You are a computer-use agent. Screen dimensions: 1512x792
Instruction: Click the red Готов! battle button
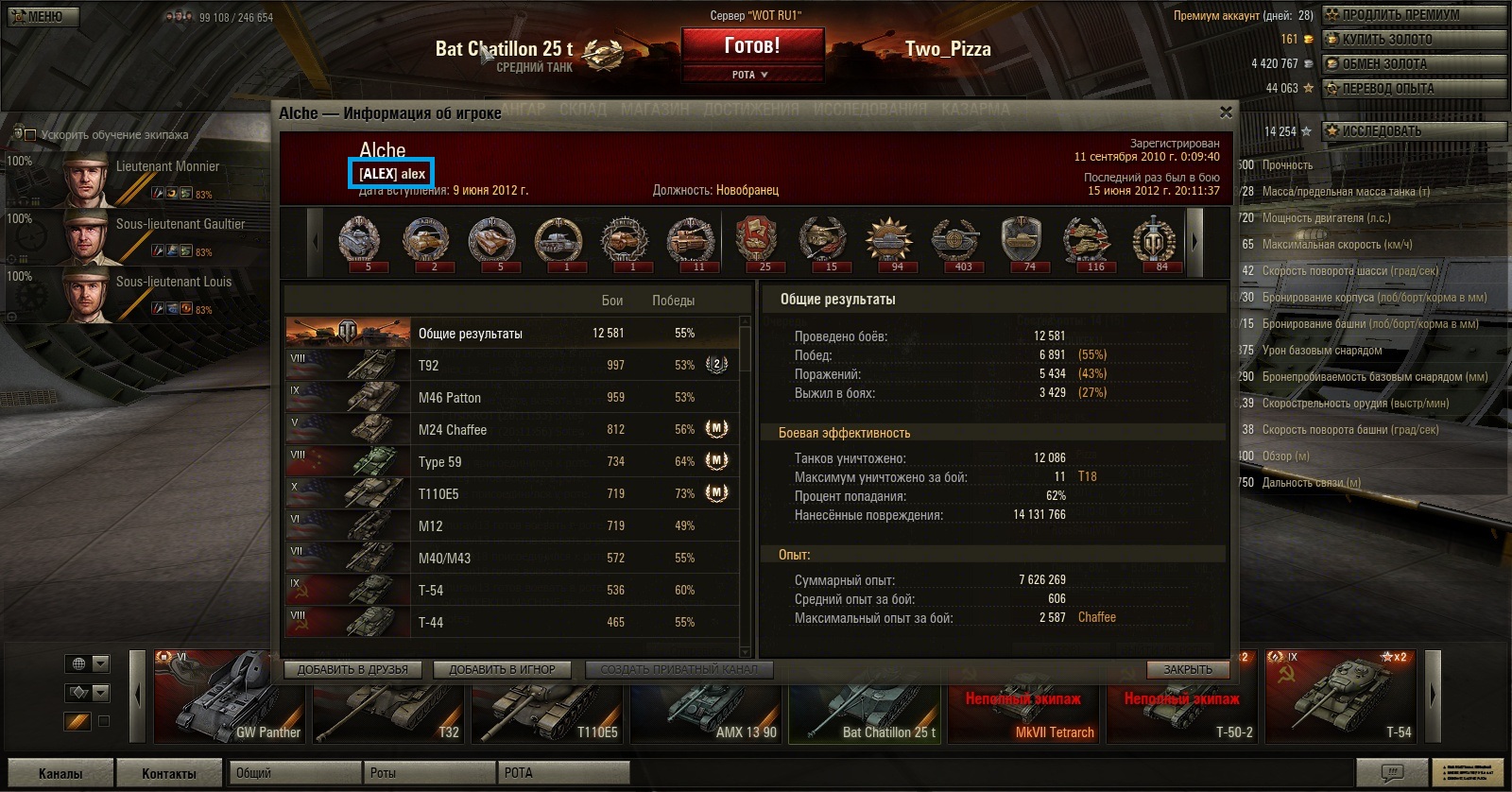(752, 45)
